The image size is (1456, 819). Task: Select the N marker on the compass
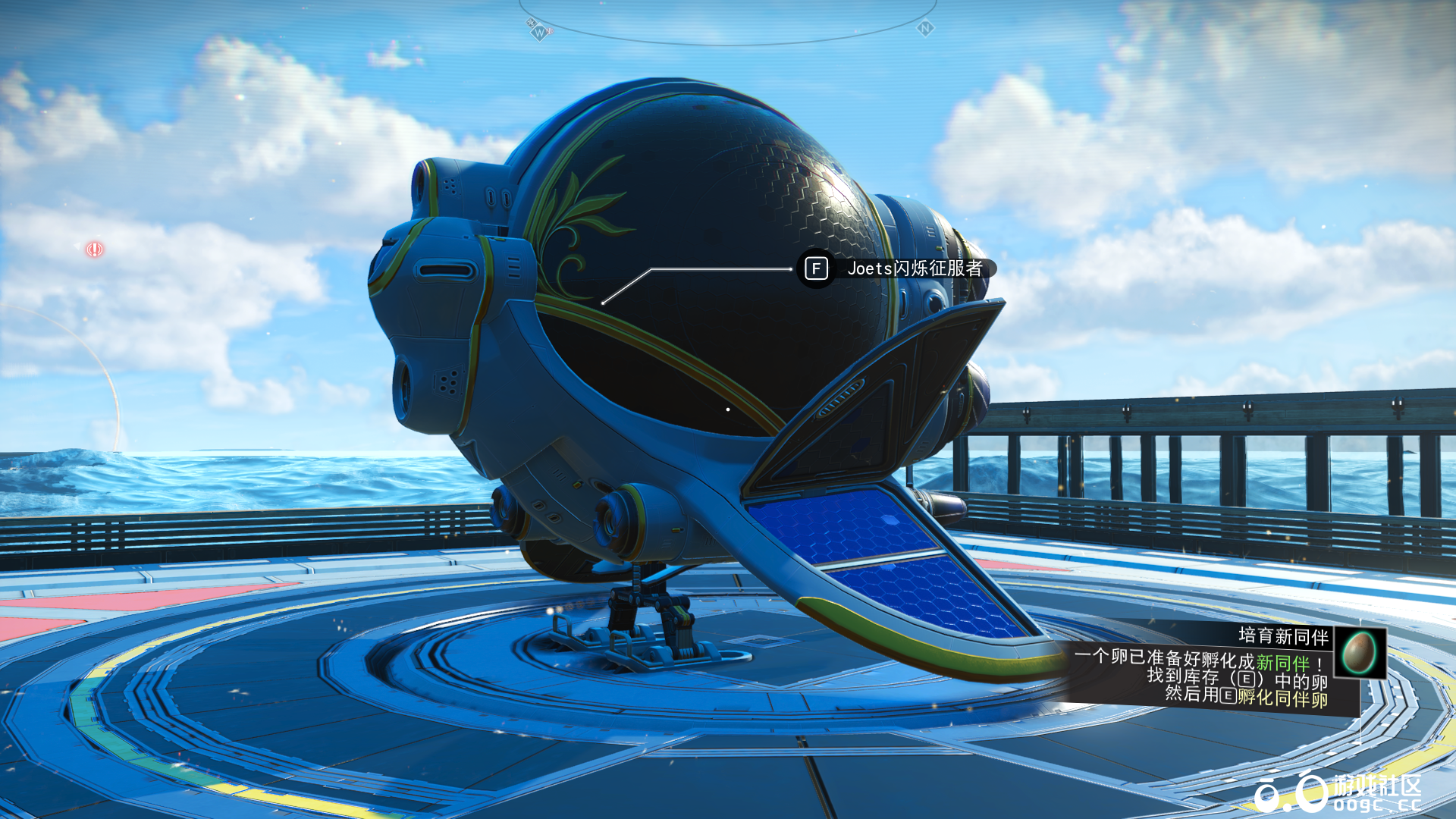pyautogui.click(x=925, y=29)
